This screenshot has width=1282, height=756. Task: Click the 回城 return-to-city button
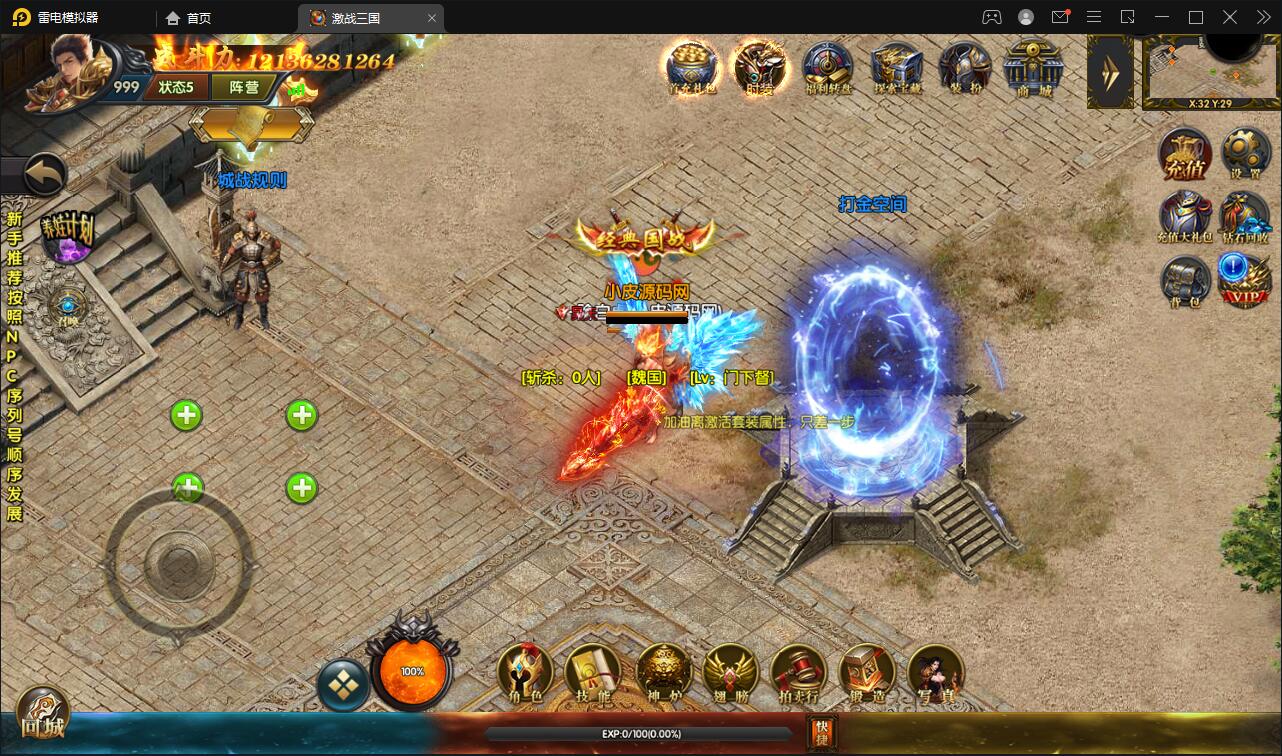(41, 714)
